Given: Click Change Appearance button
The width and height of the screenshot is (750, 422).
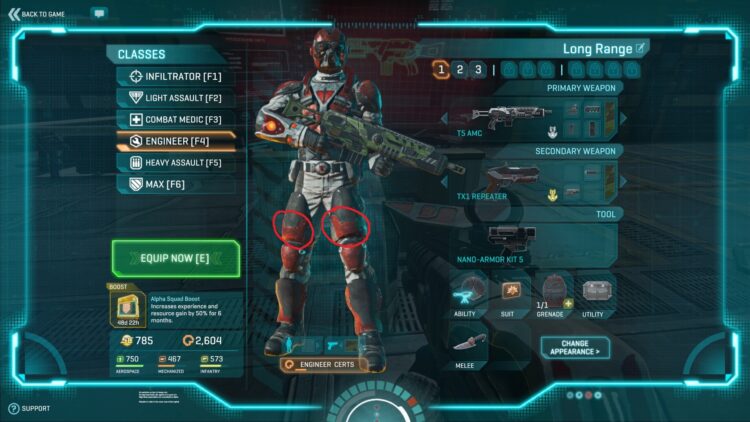Looking at the screenshot, I should pos(575,347).
